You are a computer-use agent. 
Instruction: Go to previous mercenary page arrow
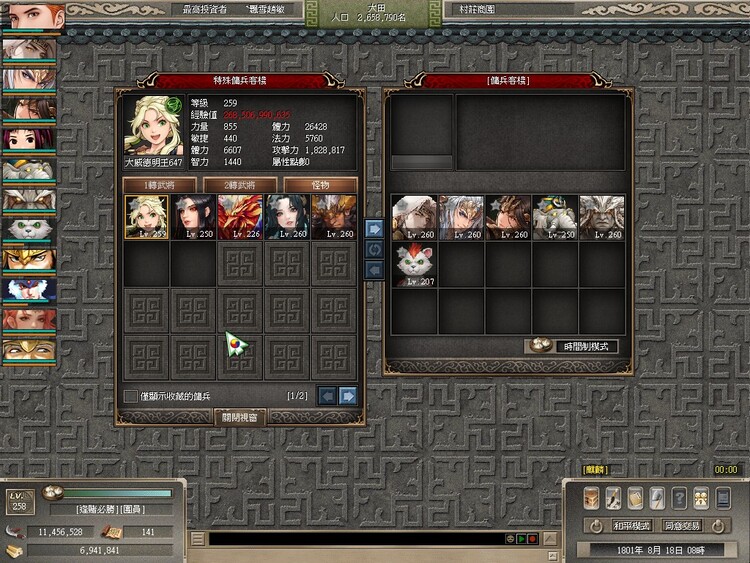point(327,396)
